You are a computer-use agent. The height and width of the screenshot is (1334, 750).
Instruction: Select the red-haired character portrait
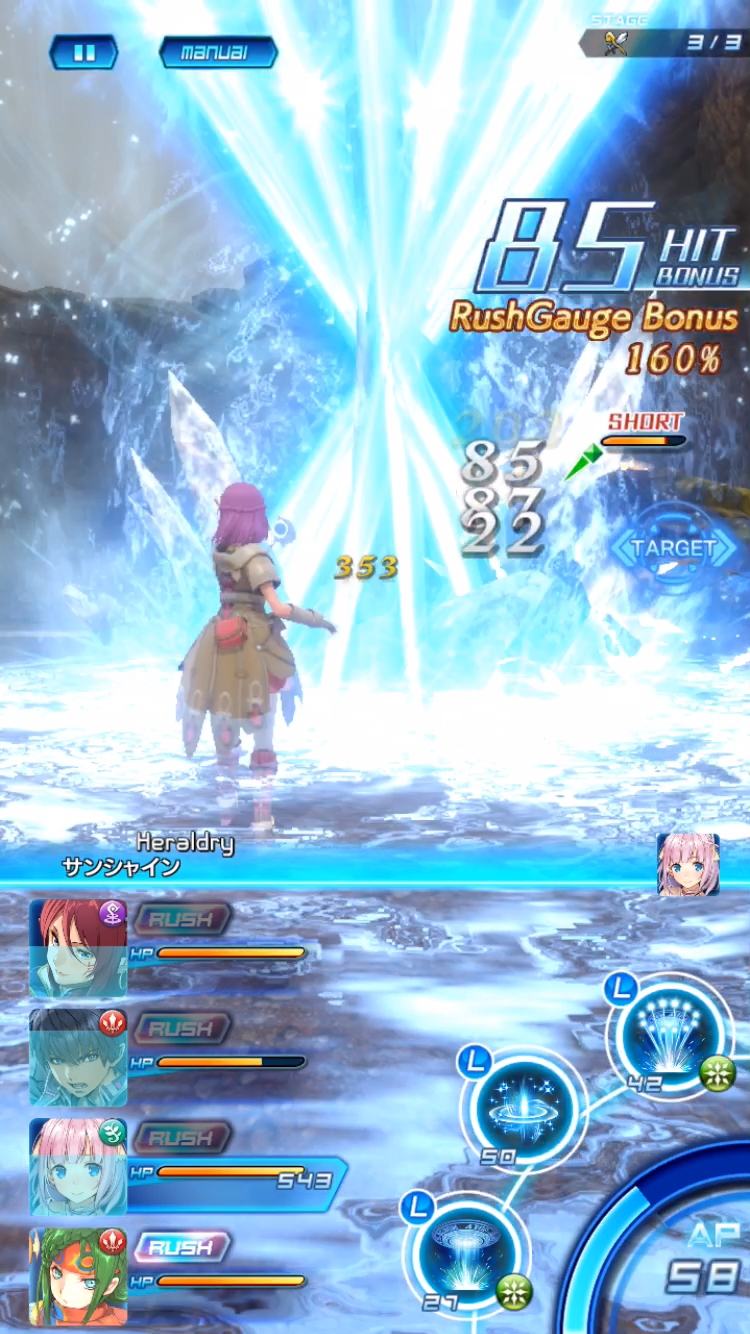pyautogui.click(x=78, y=946)
